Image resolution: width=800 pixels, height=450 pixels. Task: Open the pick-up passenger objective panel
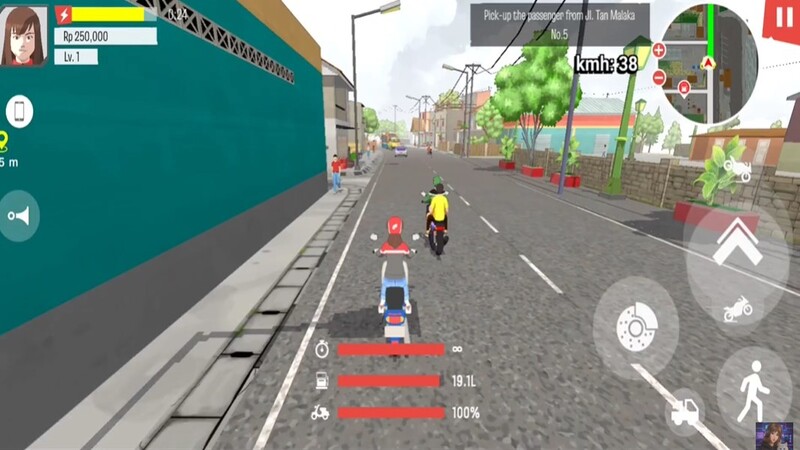coord(560,24)
